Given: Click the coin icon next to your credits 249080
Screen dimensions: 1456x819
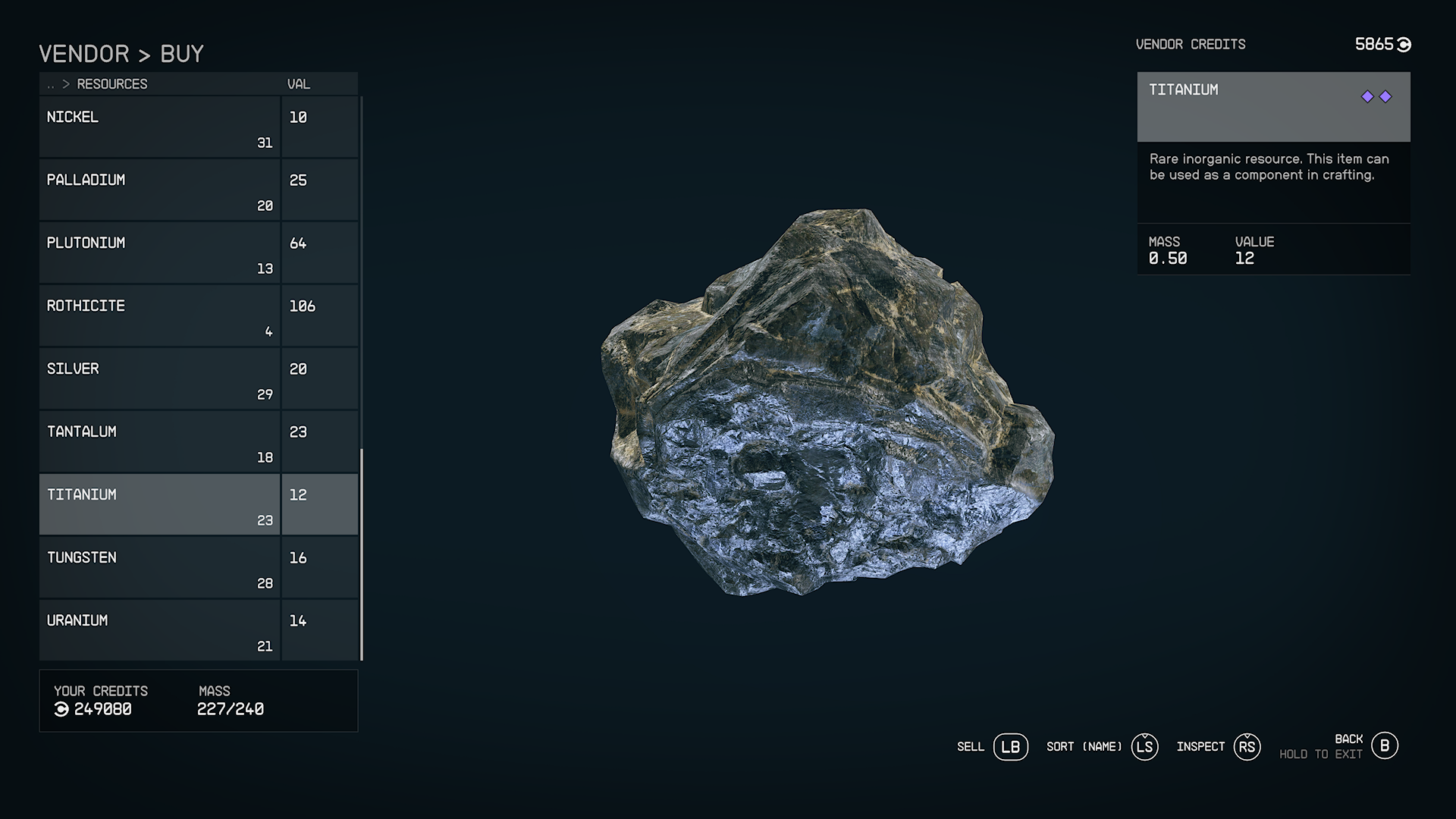Looking at the screenshot, I should (62, 710).
